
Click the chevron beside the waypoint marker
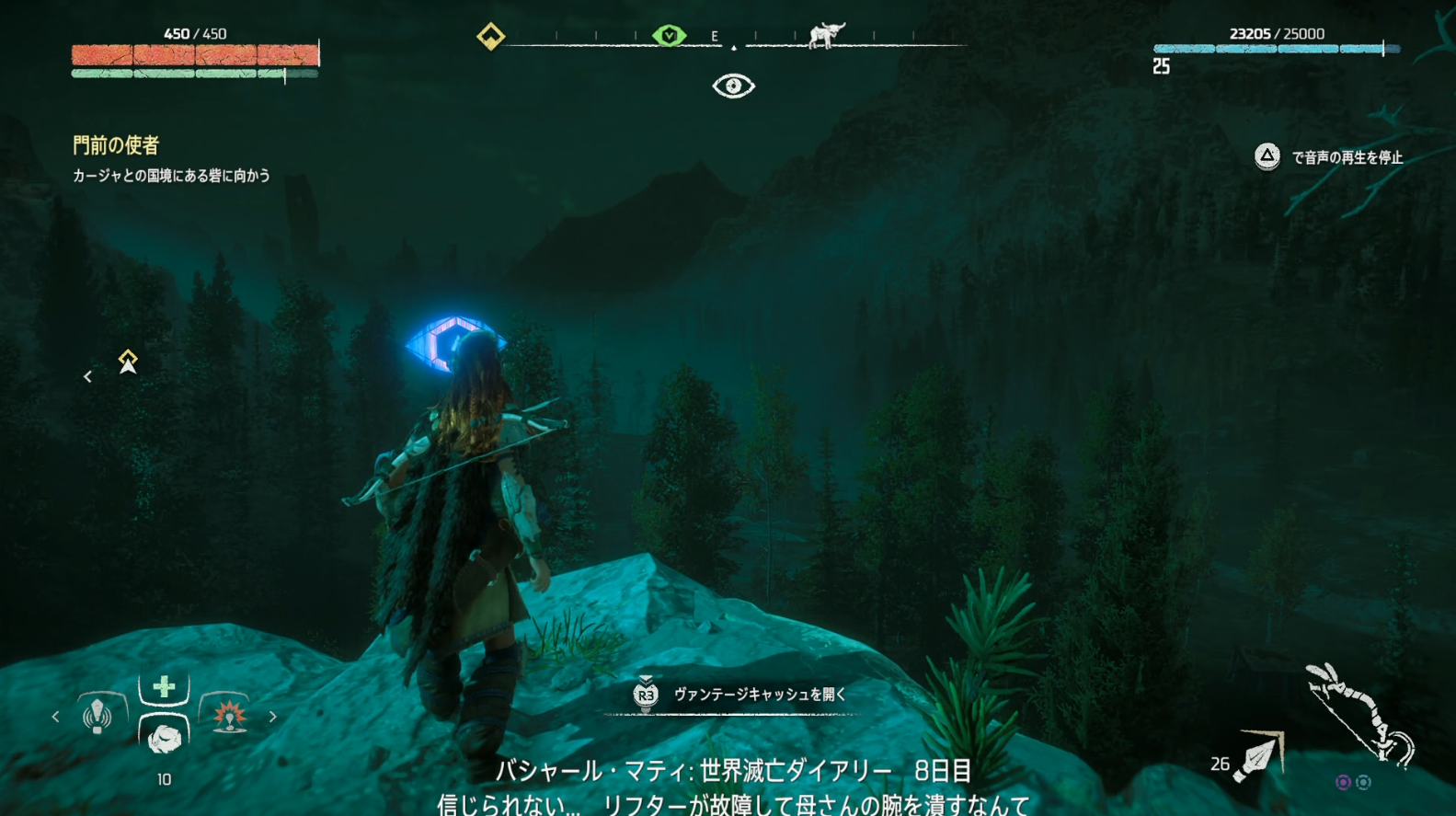tap(87, 375)
